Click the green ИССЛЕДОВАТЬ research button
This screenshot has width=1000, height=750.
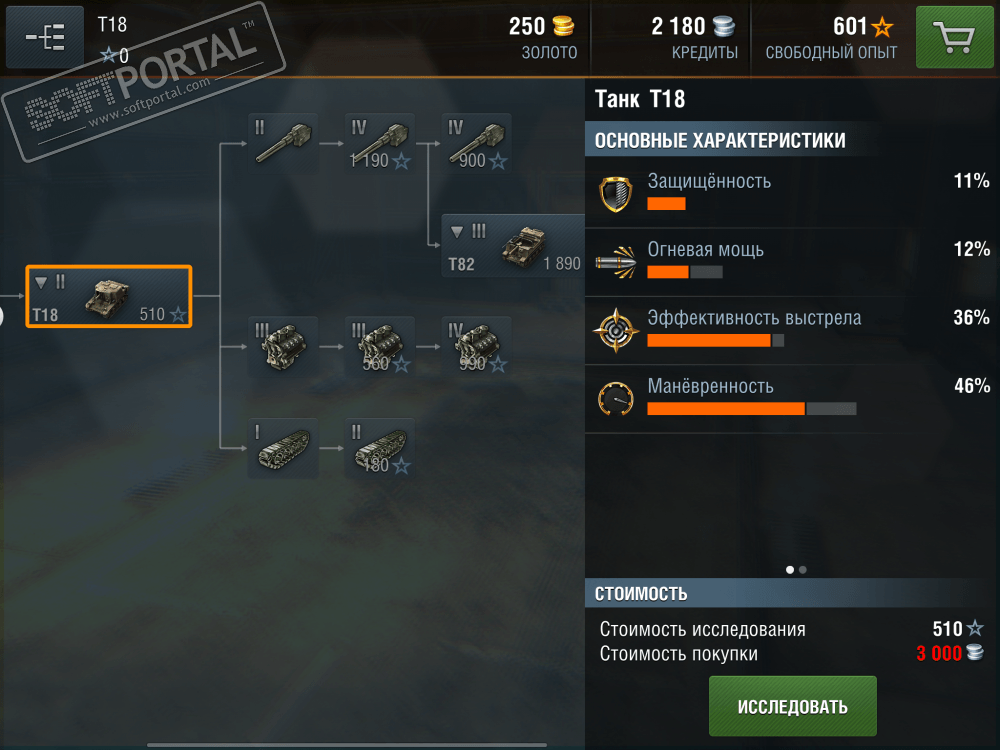tap(792, 706)
